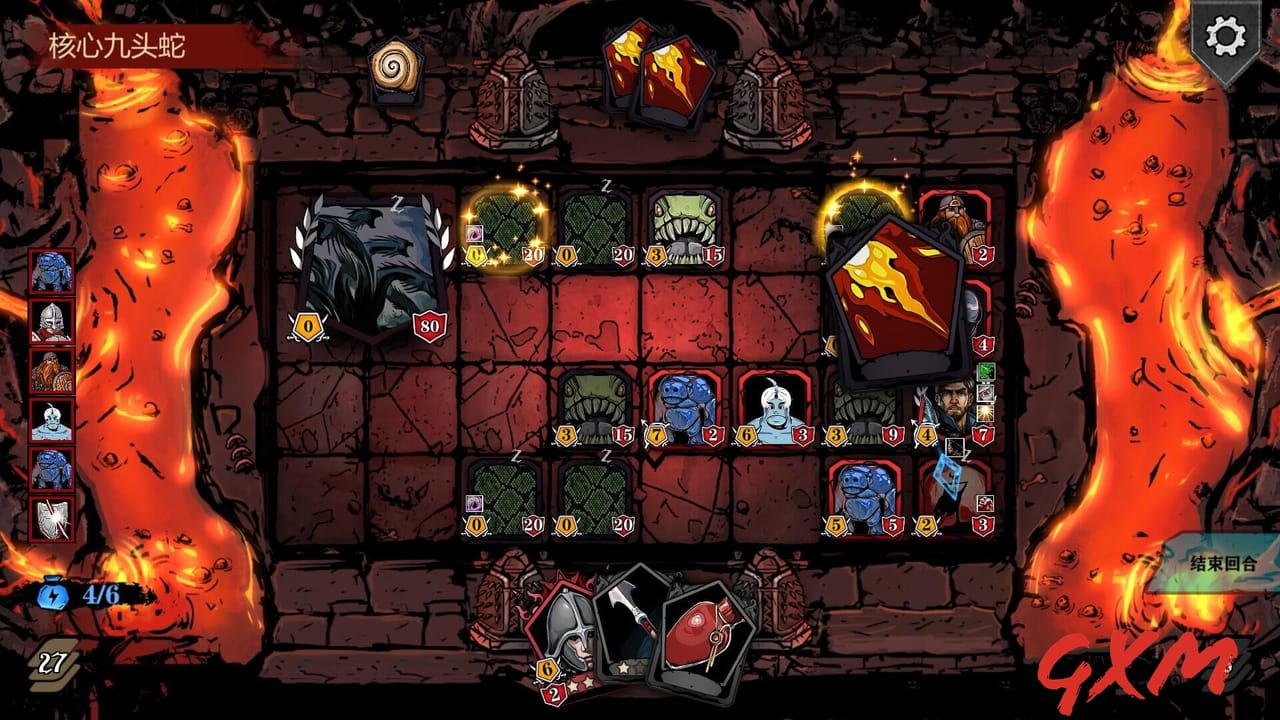Click the 核心九头蛇 boss name banner

[x=119, y=43]
